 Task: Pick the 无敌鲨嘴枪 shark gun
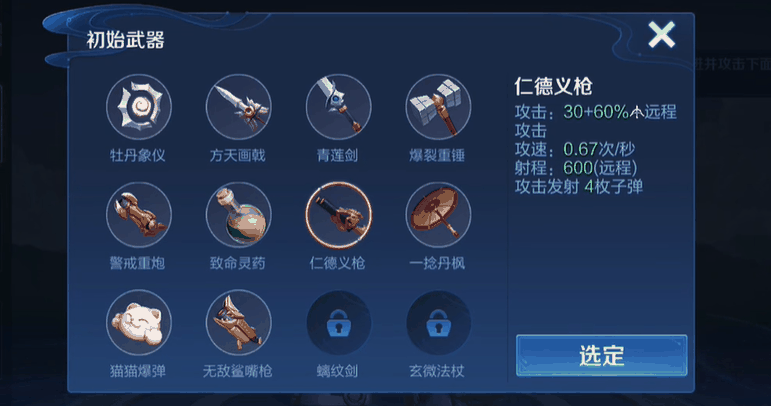(x=238, y=323)
